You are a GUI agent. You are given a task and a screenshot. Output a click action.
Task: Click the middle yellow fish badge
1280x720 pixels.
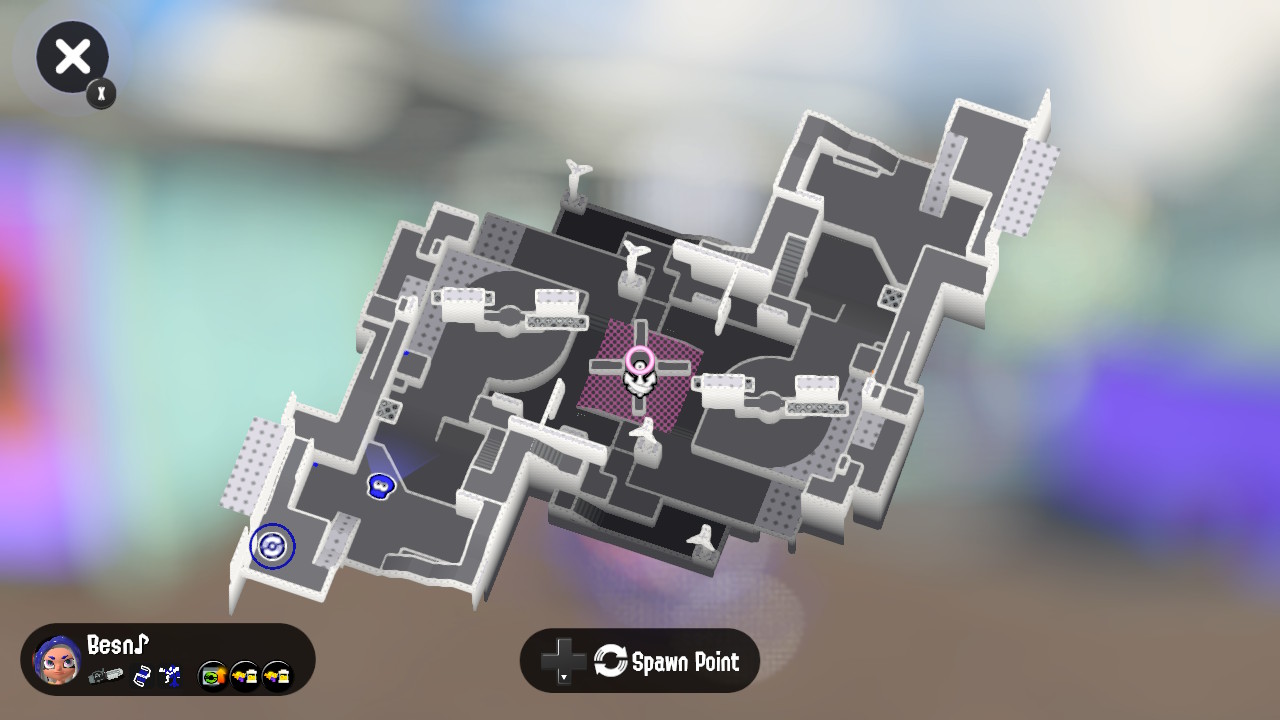coord(244,676)
